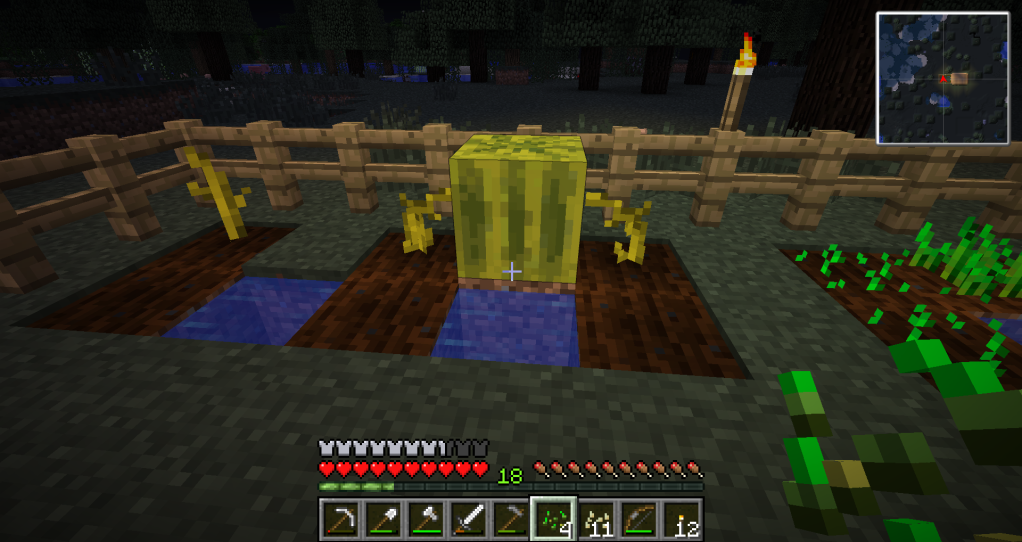Select the green wheat seeds slot

[553, 518]
